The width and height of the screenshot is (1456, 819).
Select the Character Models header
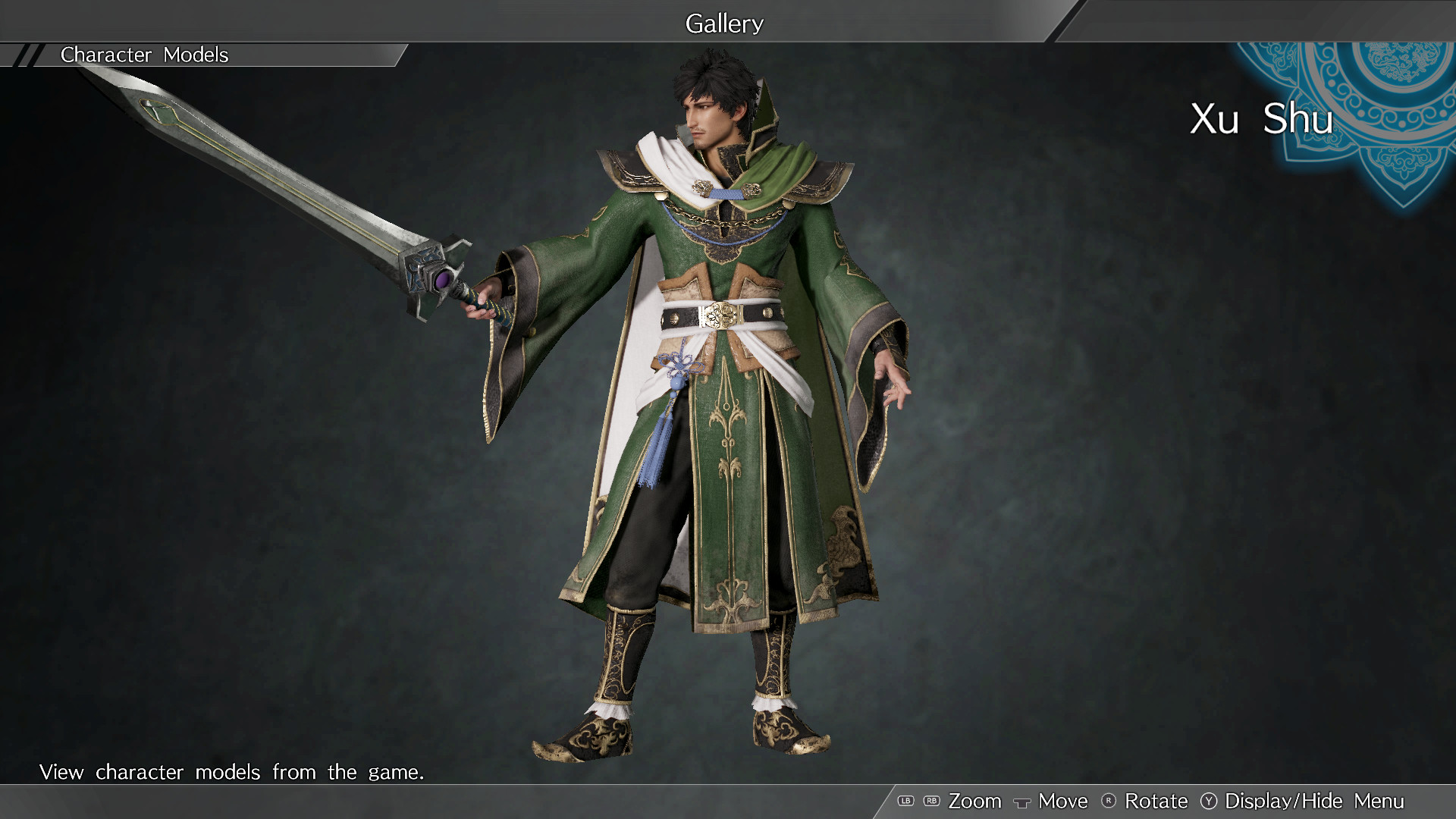point(145,55)
